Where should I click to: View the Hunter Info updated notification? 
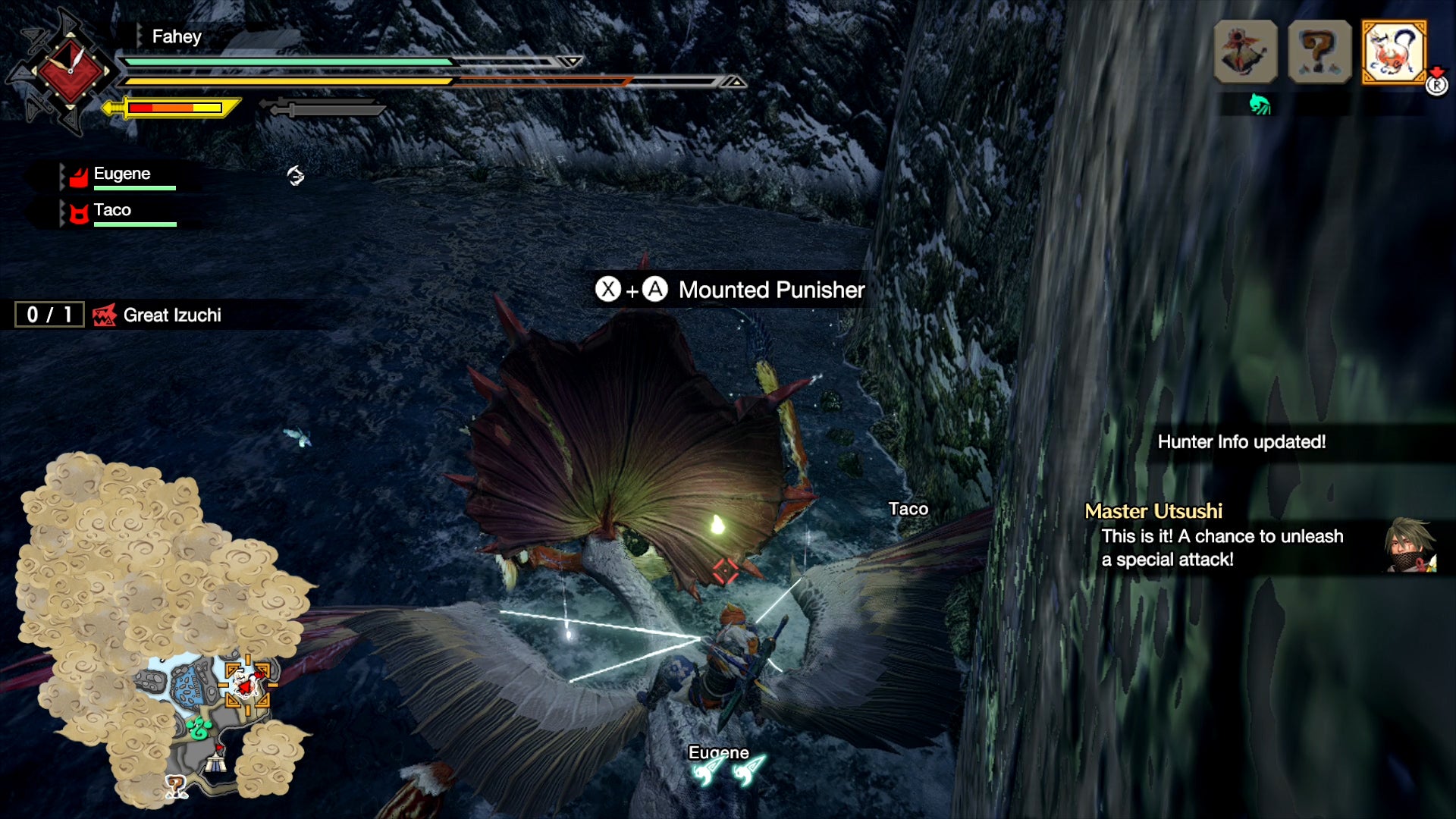[x=1241, y=442]
